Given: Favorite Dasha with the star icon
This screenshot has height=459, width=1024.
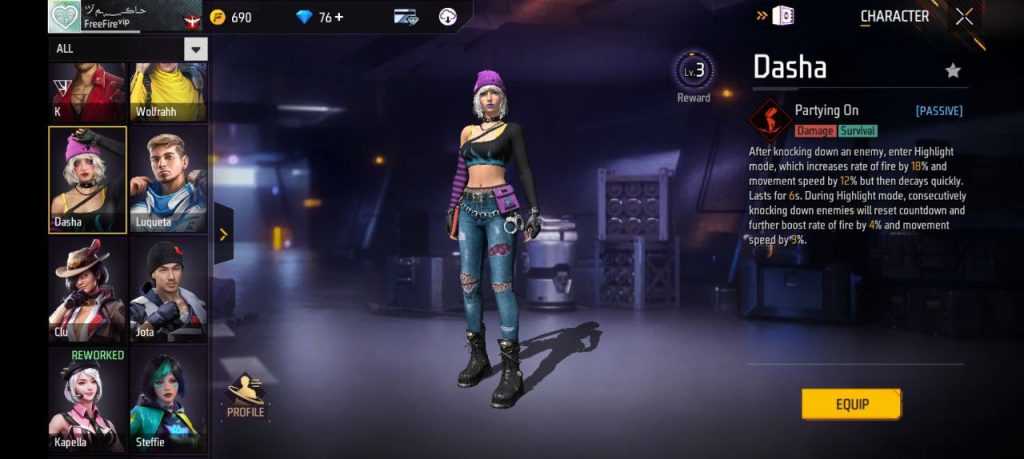Looking at the screenshot, I should (x=953, y=70).
